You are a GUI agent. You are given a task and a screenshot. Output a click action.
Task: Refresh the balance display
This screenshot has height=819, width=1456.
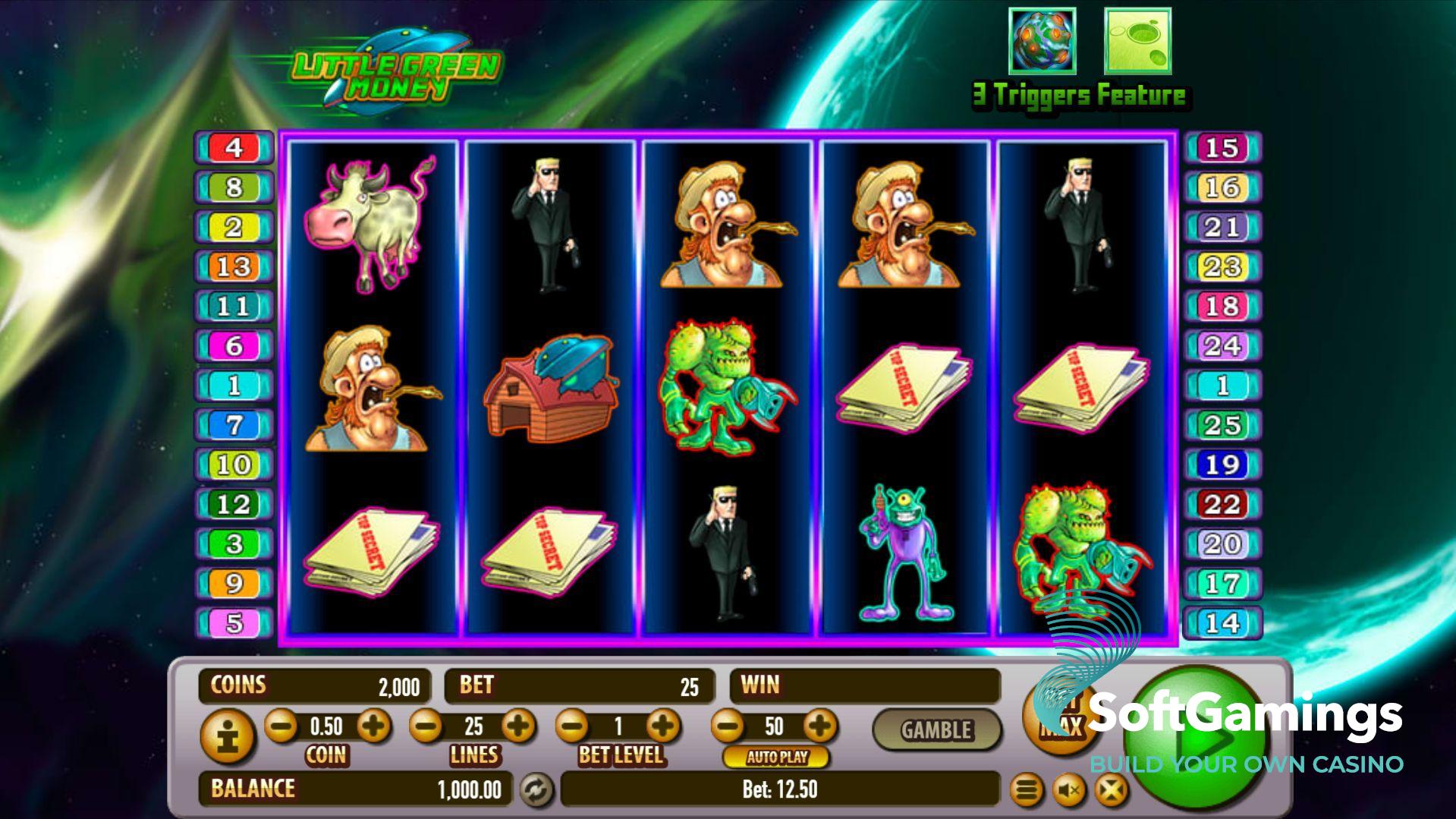pyautogui.click(x=536, y=790)
